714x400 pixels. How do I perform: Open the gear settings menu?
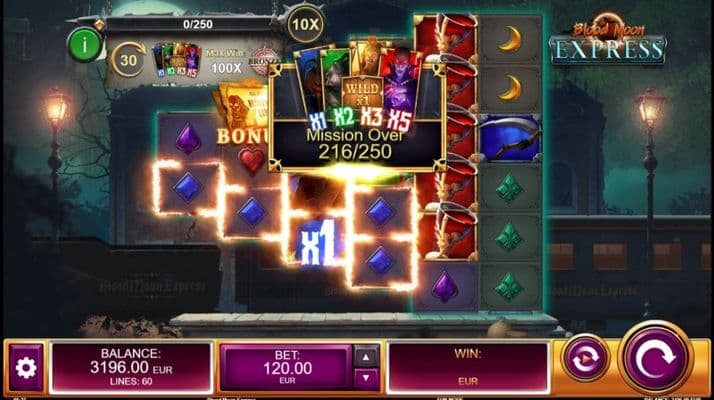(26, 368)
